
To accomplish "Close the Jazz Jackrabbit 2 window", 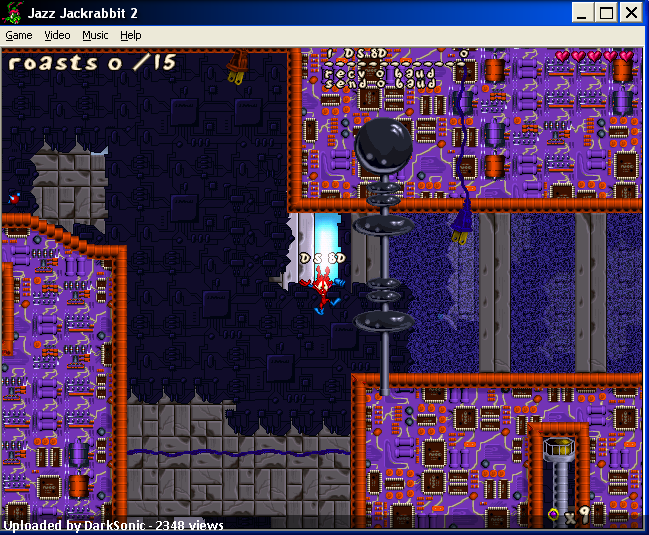I will [x=631, y=12].
